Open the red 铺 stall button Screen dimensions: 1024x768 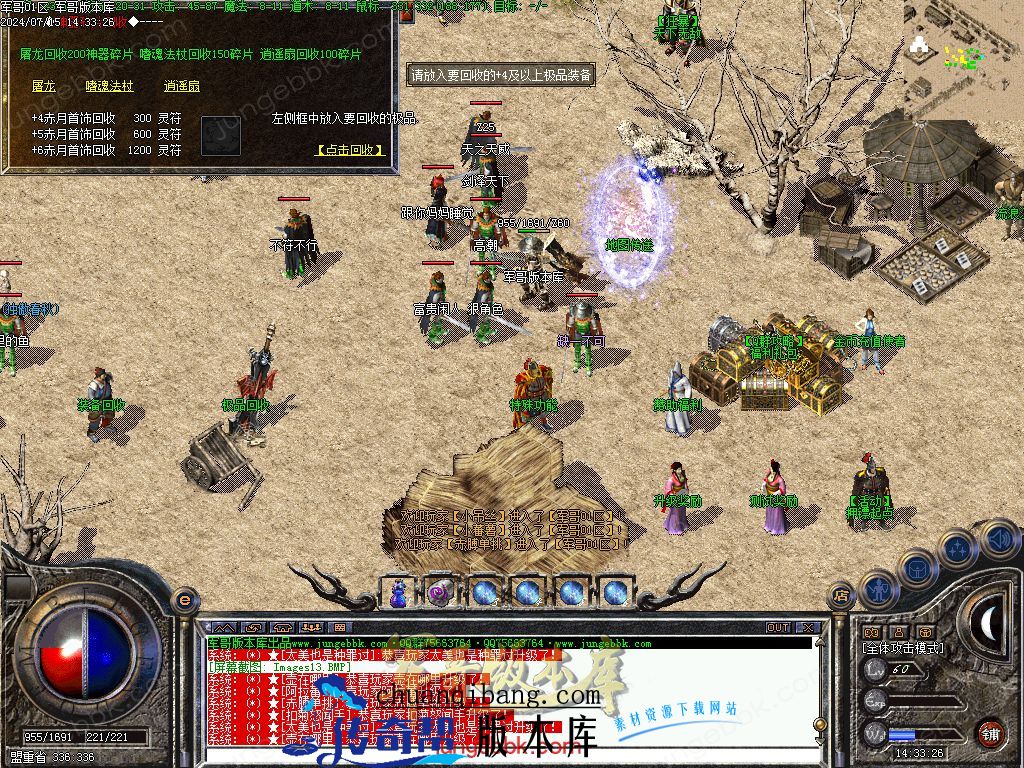pyautogui.click(x=990, y=732)
